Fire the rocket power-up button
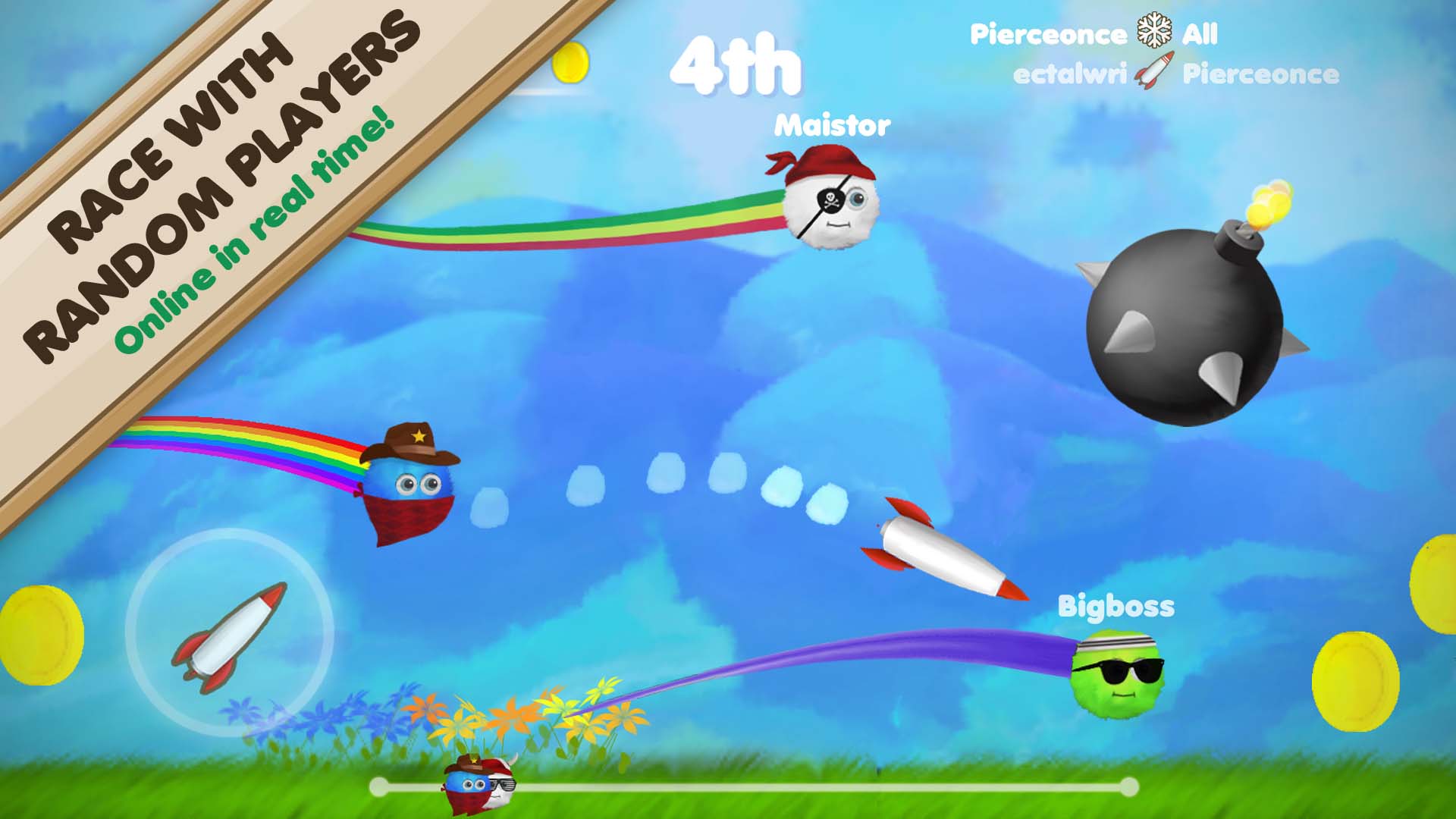Screen dimensions: 1456x819 230,633
